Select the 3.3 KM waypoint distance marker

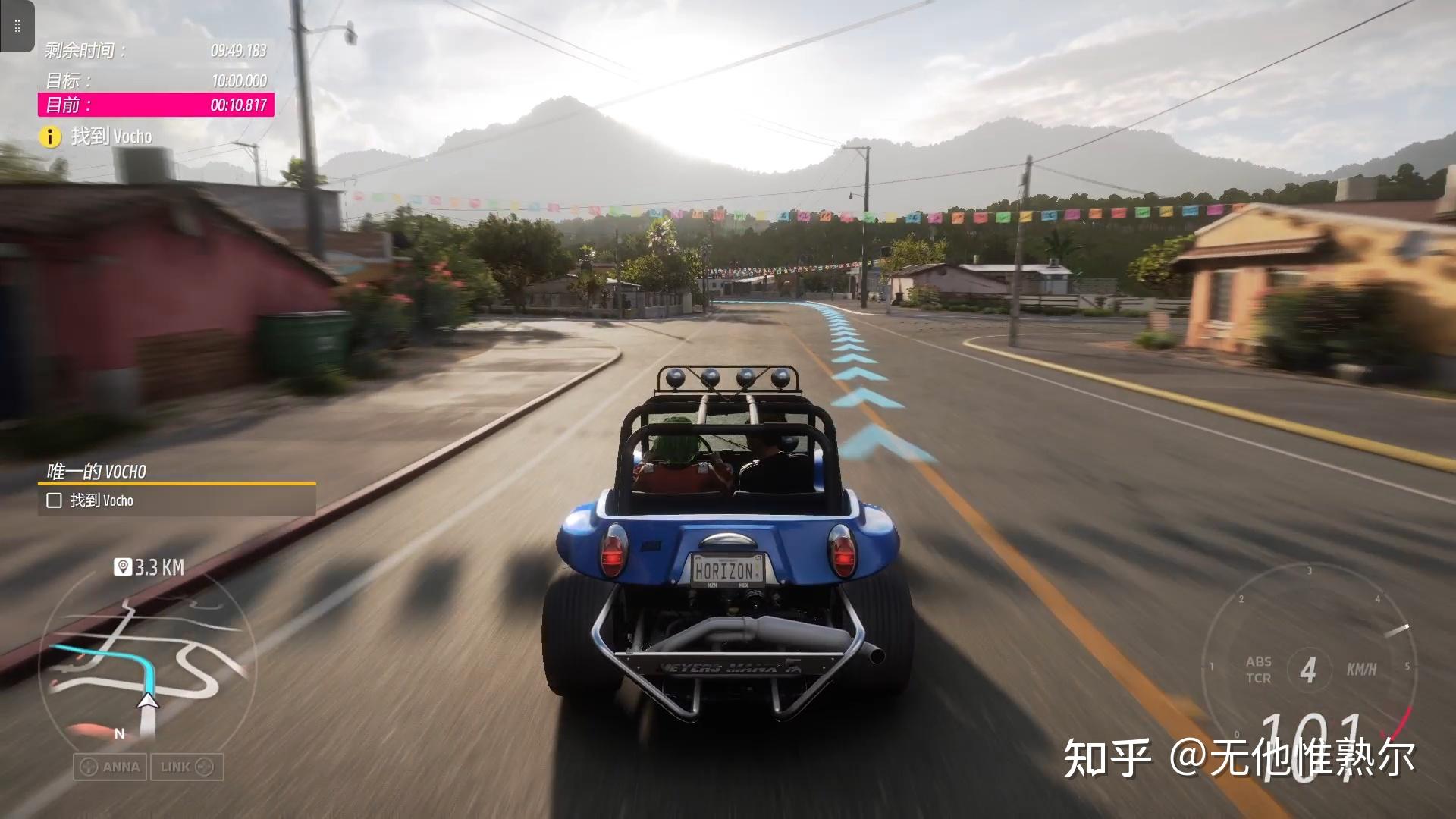point(149,567)
